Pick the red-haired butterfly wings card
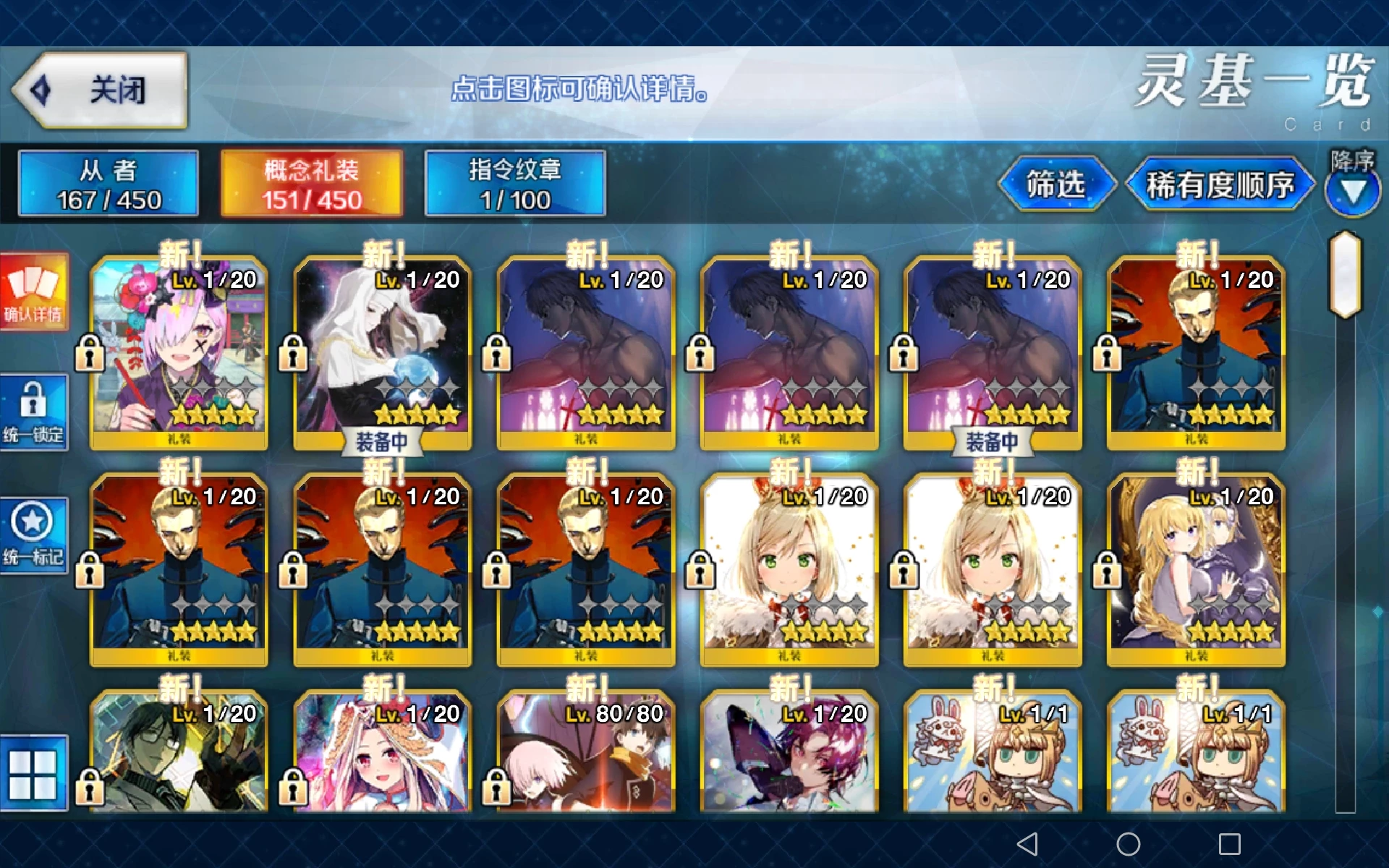Screen dimensions: 1389x868 tap(789, 756)
